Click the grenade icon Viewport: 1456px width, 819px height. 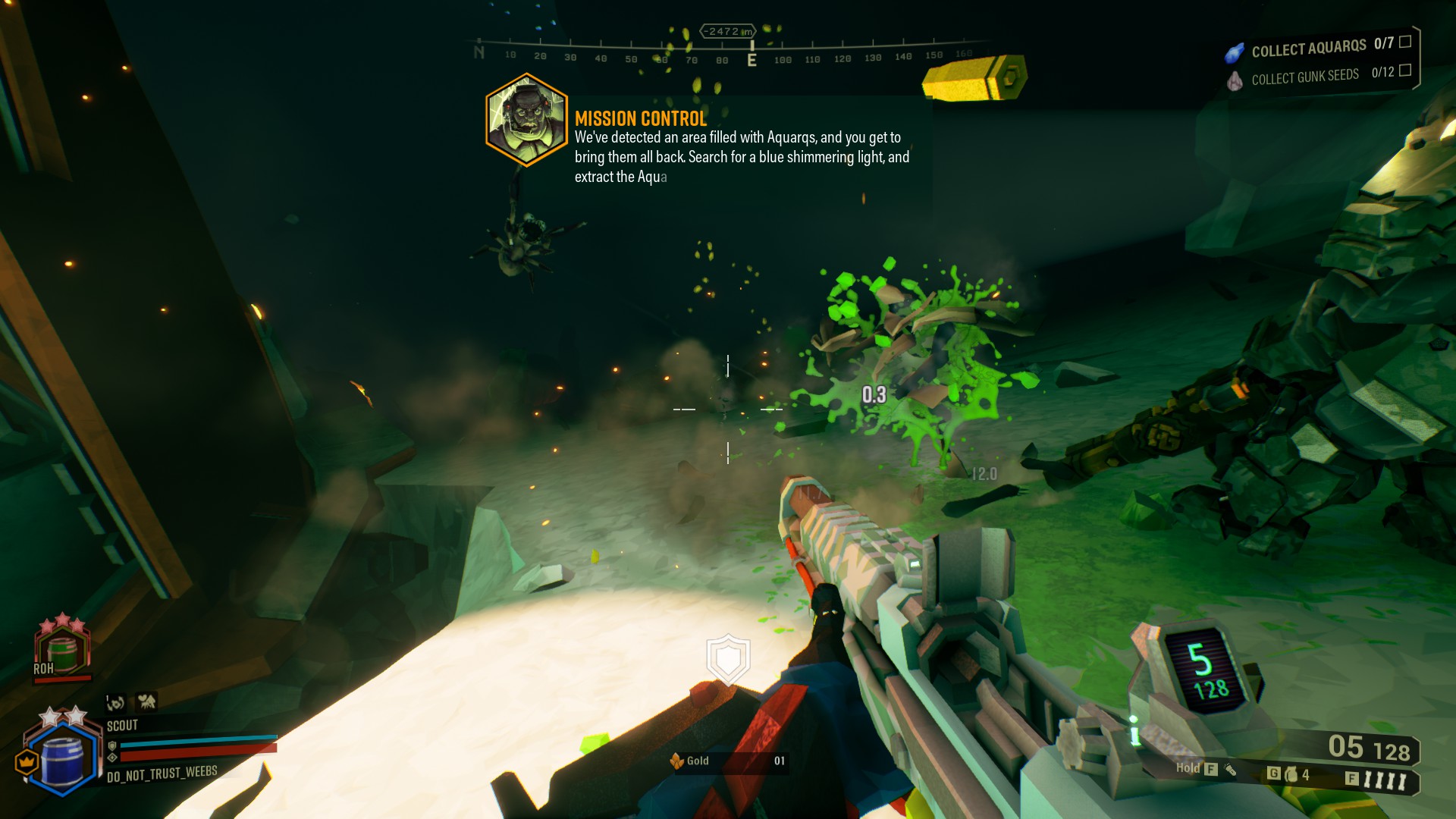click(1291, 774)
